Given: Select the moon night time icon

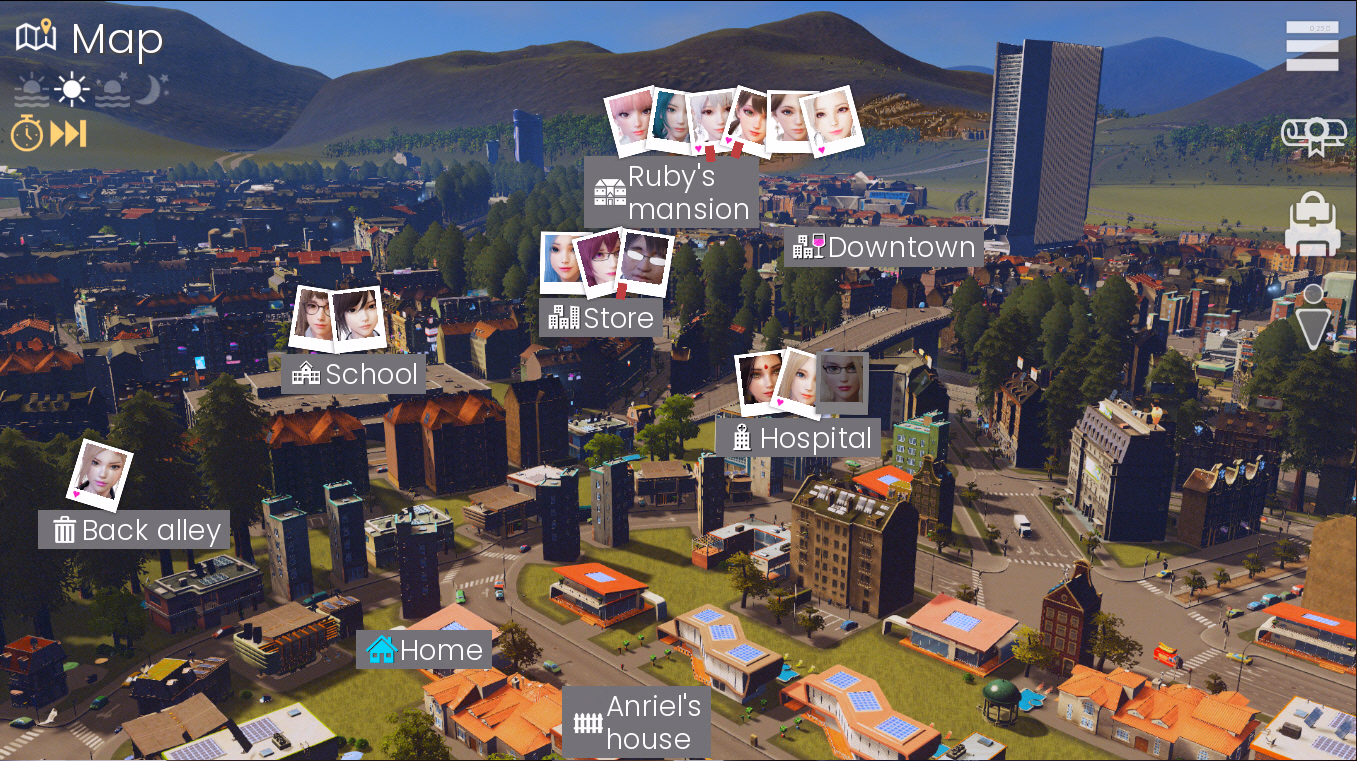Looking at the screenshot, I should (x=152, y=90).
